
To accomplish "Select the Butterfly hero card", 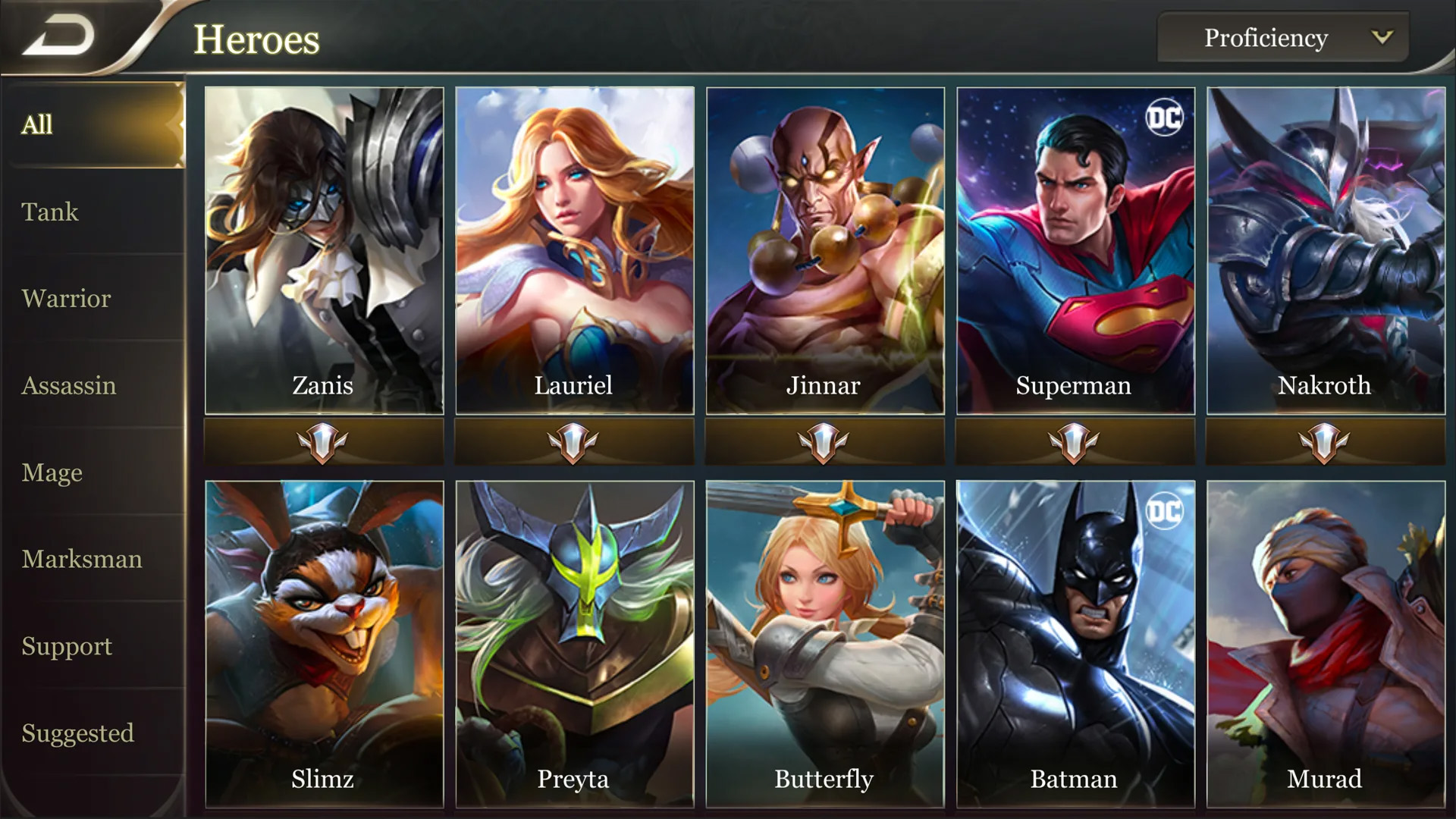I will click(x=825, y=645).
